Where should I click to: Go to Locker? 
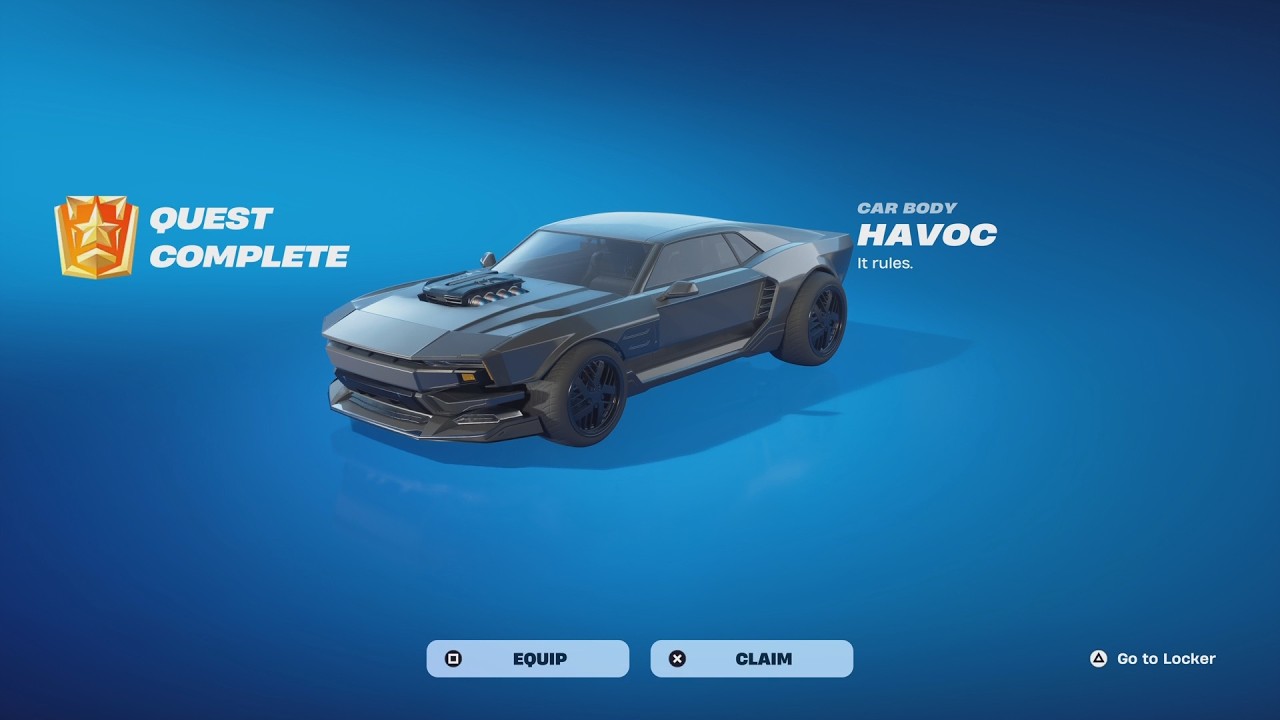(x=1153, y=659)
